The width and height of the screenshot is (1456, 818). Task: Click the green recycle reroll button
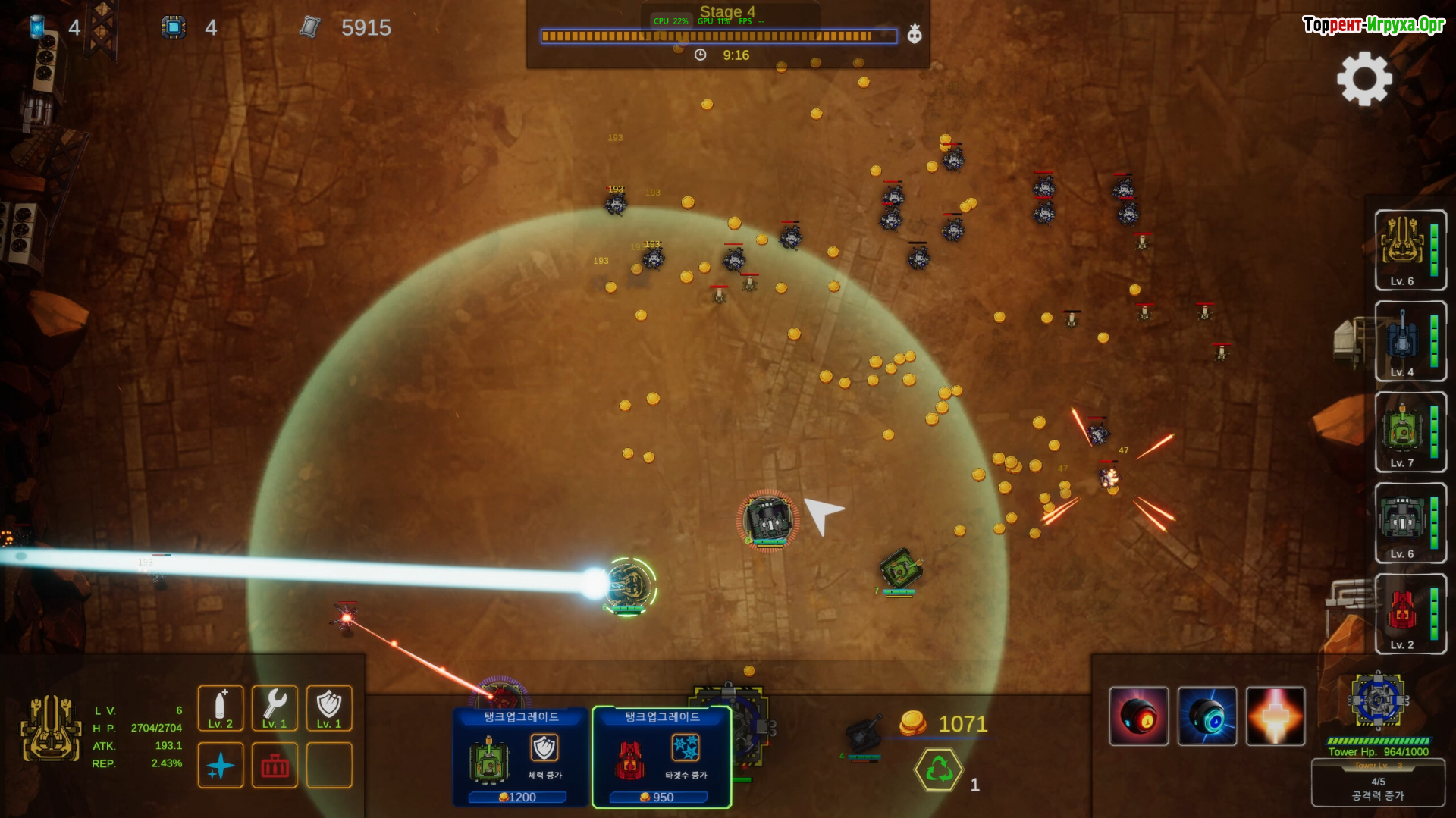pos(939,770)
